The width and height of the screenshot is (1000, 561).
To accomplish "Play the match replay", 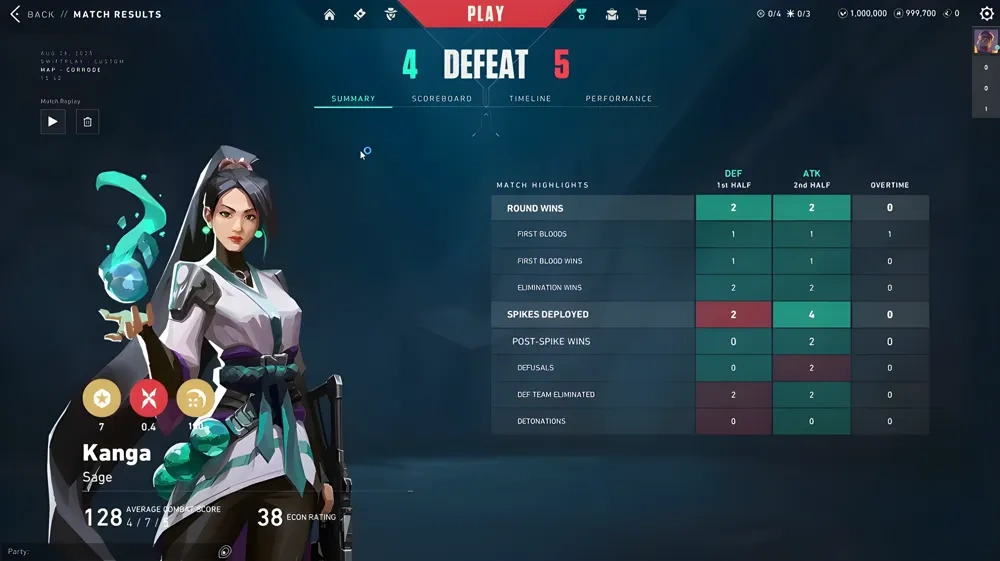I will pos(53,121).
